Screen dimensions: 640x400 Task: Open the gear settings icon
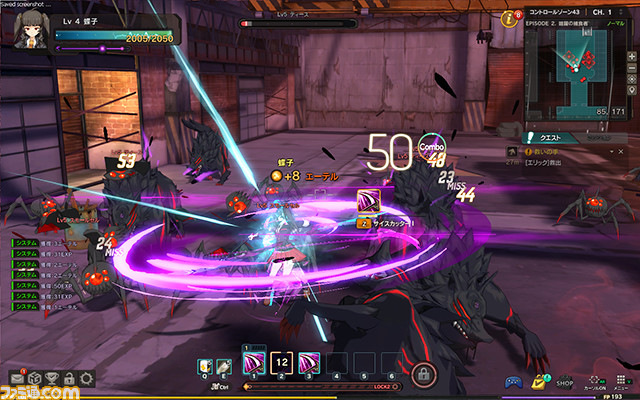point(86,378)
